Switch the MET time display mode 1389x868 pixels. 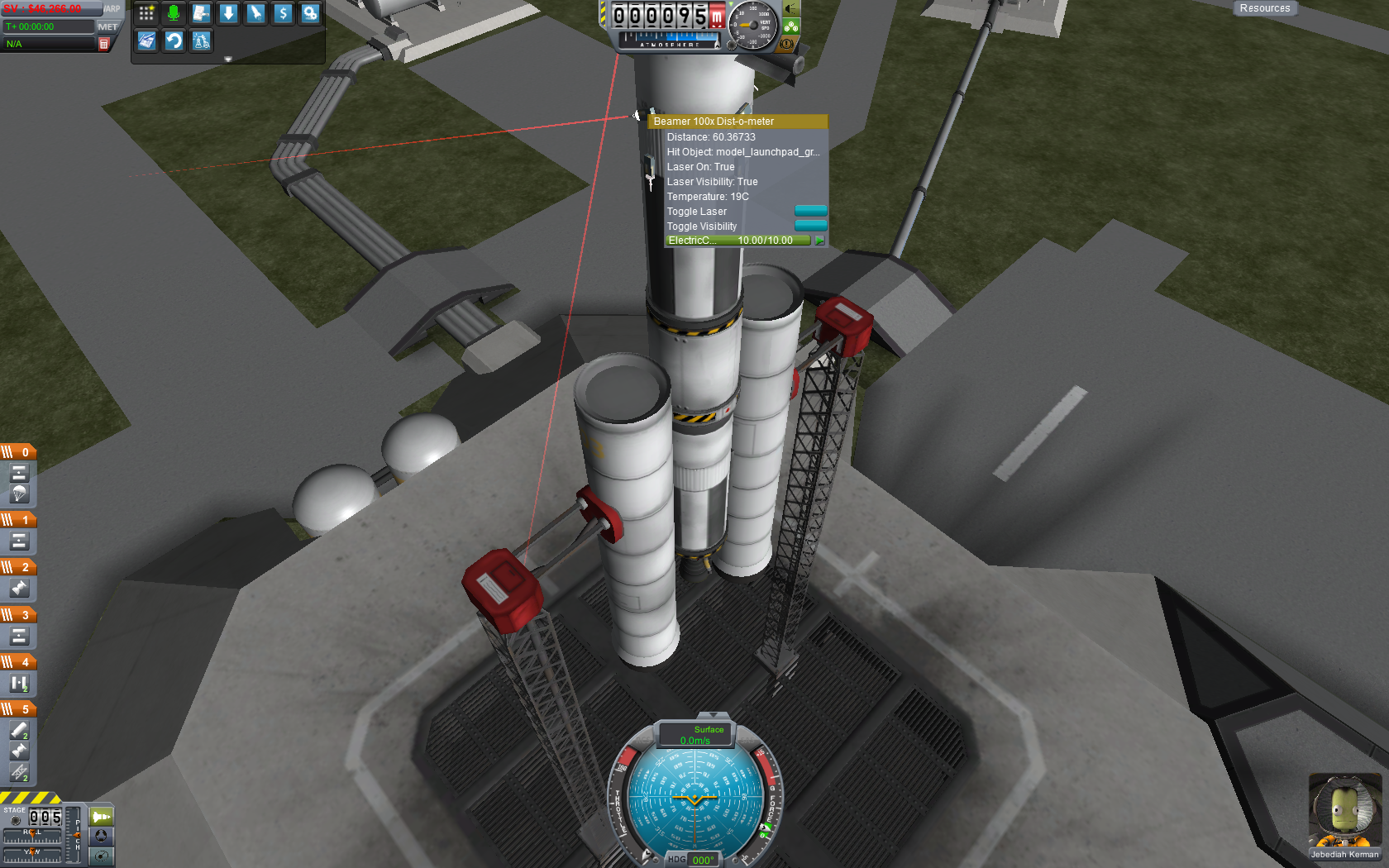(x=107, y=26)
